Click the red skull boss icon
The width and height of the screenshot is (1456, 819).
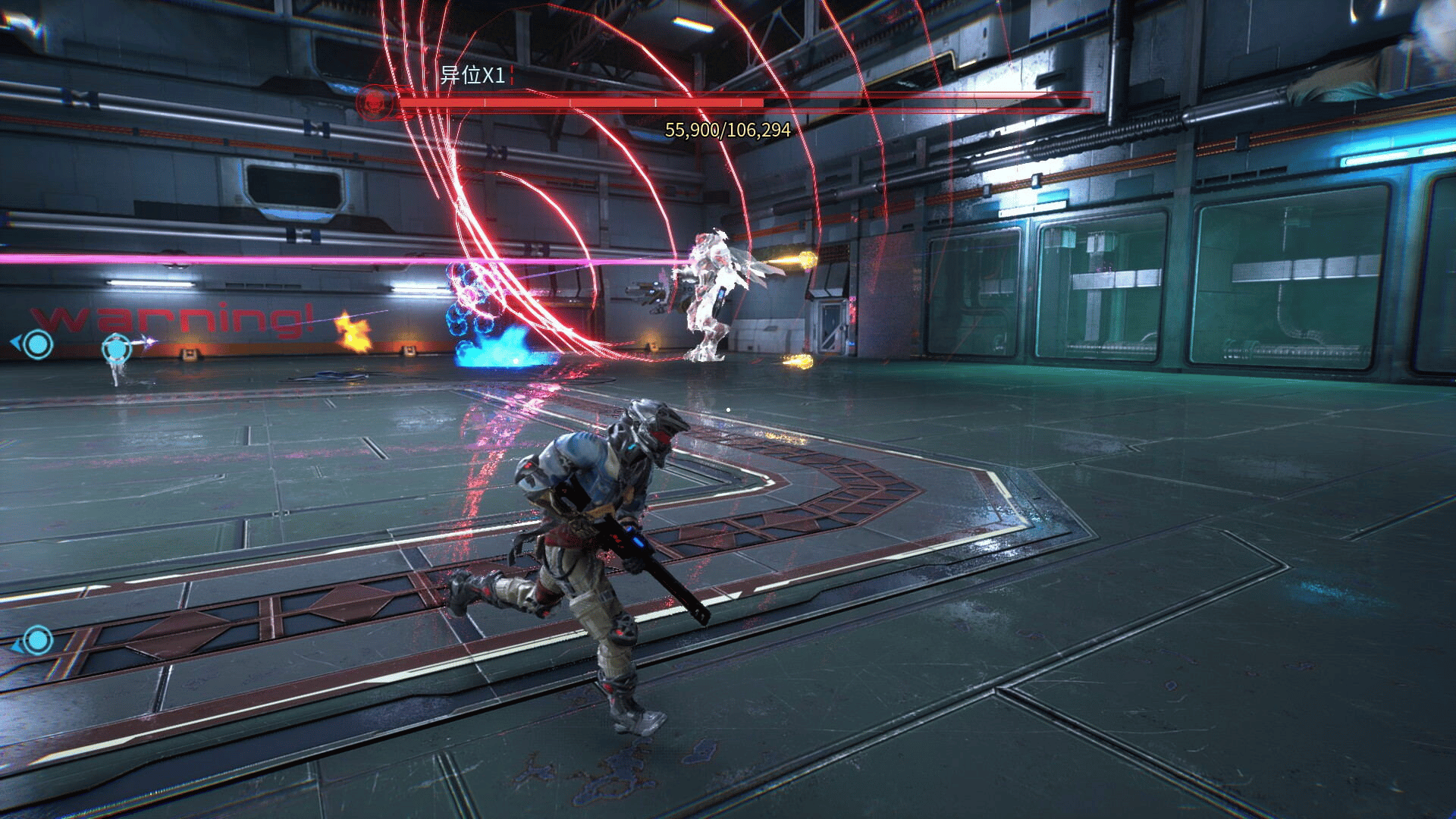click(372, 100)
